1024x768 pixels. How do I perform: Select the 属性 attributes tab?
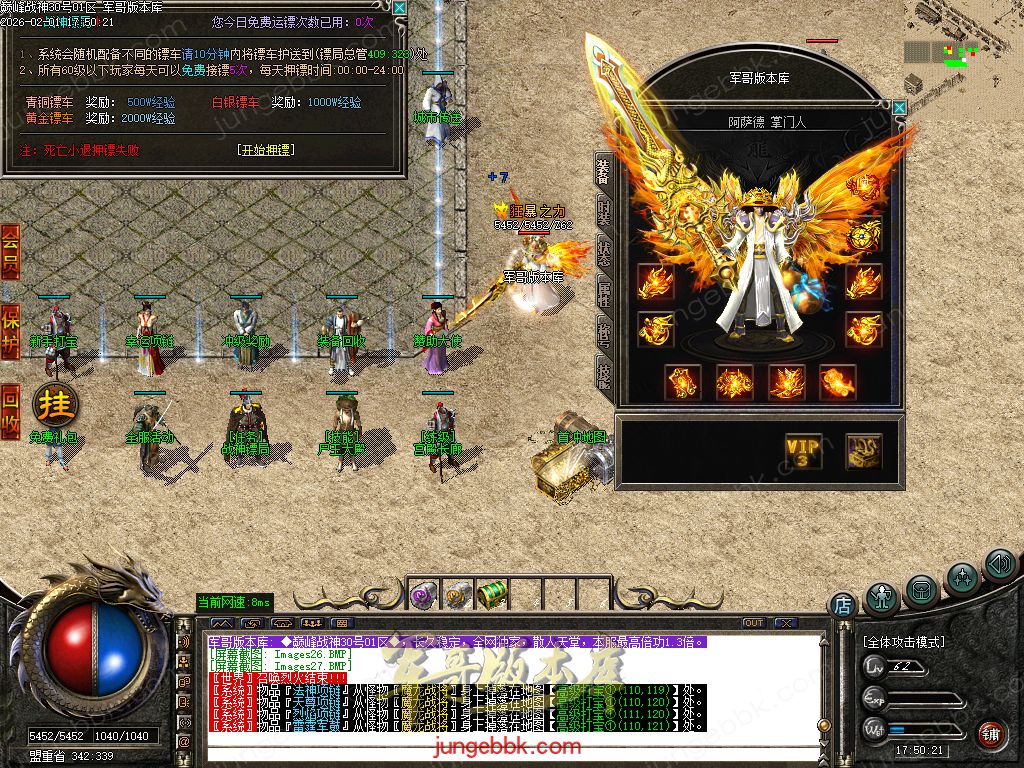tap(604, 293)
